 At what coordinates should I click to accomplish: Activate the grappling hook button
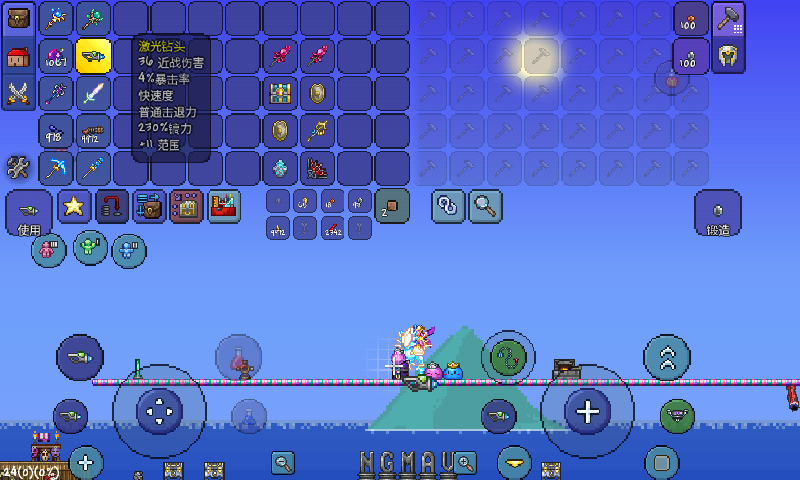(x=508, y=357)
